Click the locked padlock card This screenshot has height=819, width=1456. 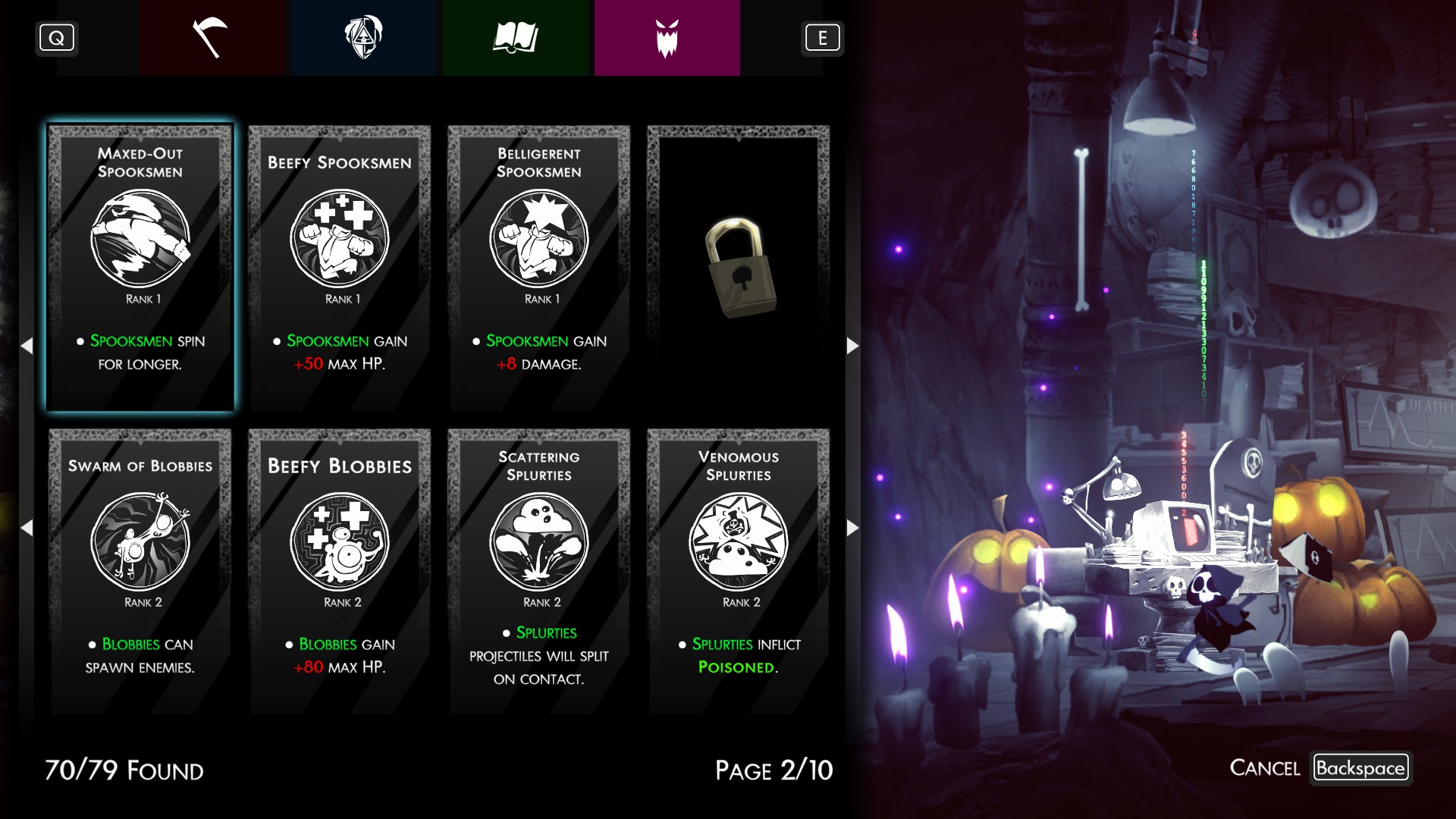point(739,268)
